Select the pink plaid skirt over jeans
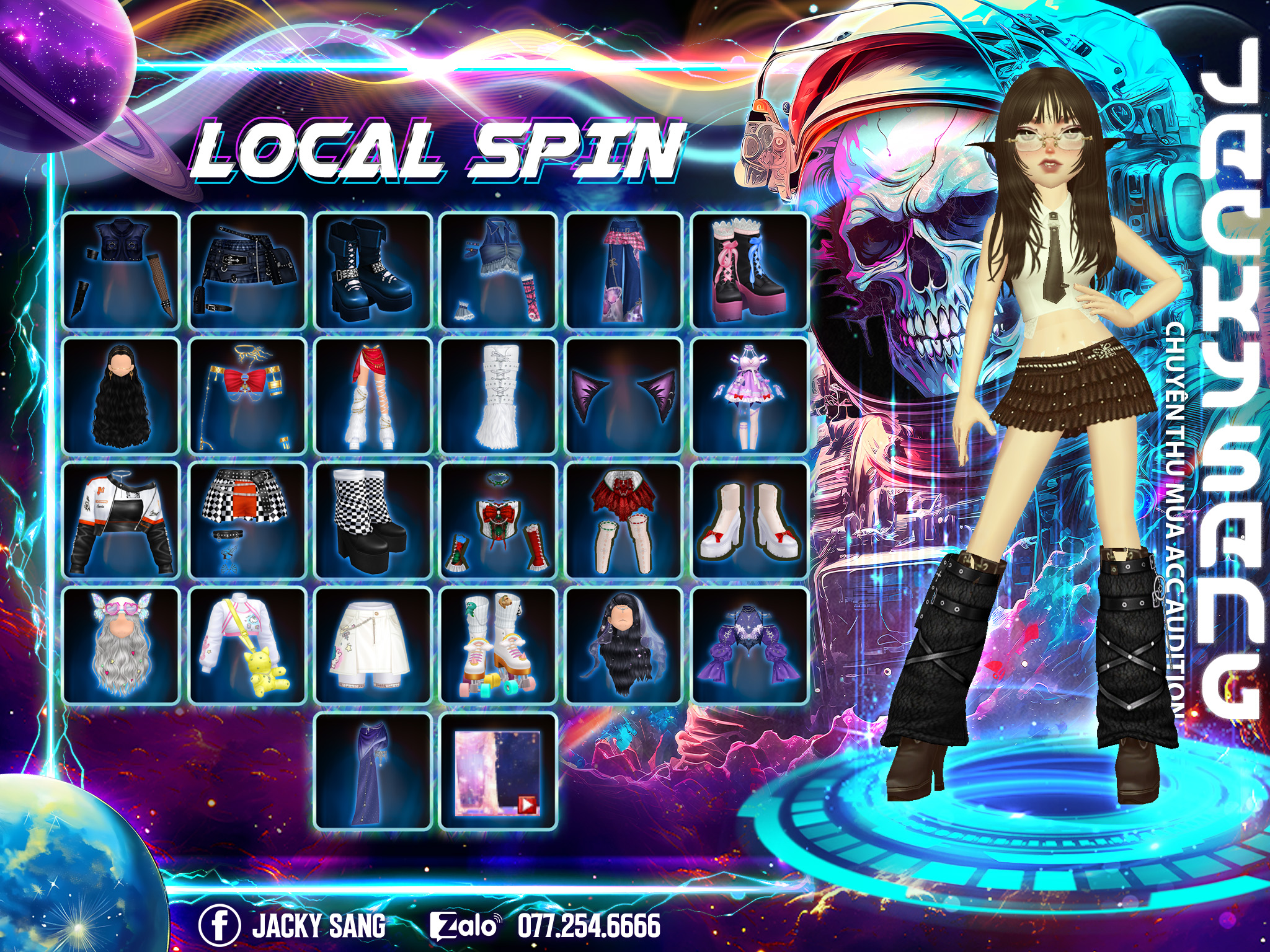The height and width of the screenshot is (952, 1270). click(624, 271)
